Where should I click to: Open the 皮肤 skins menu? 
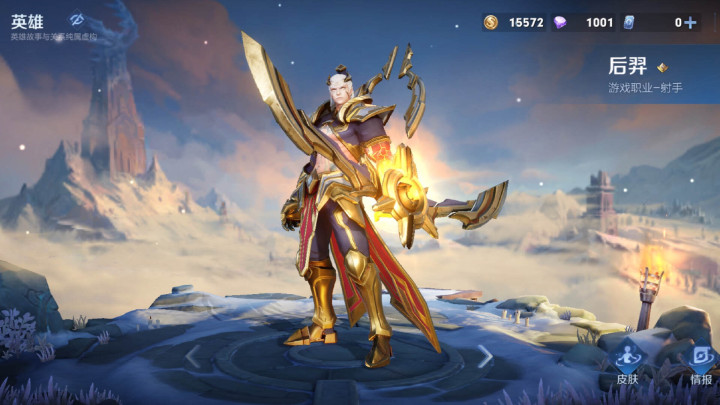coord(627,363)
